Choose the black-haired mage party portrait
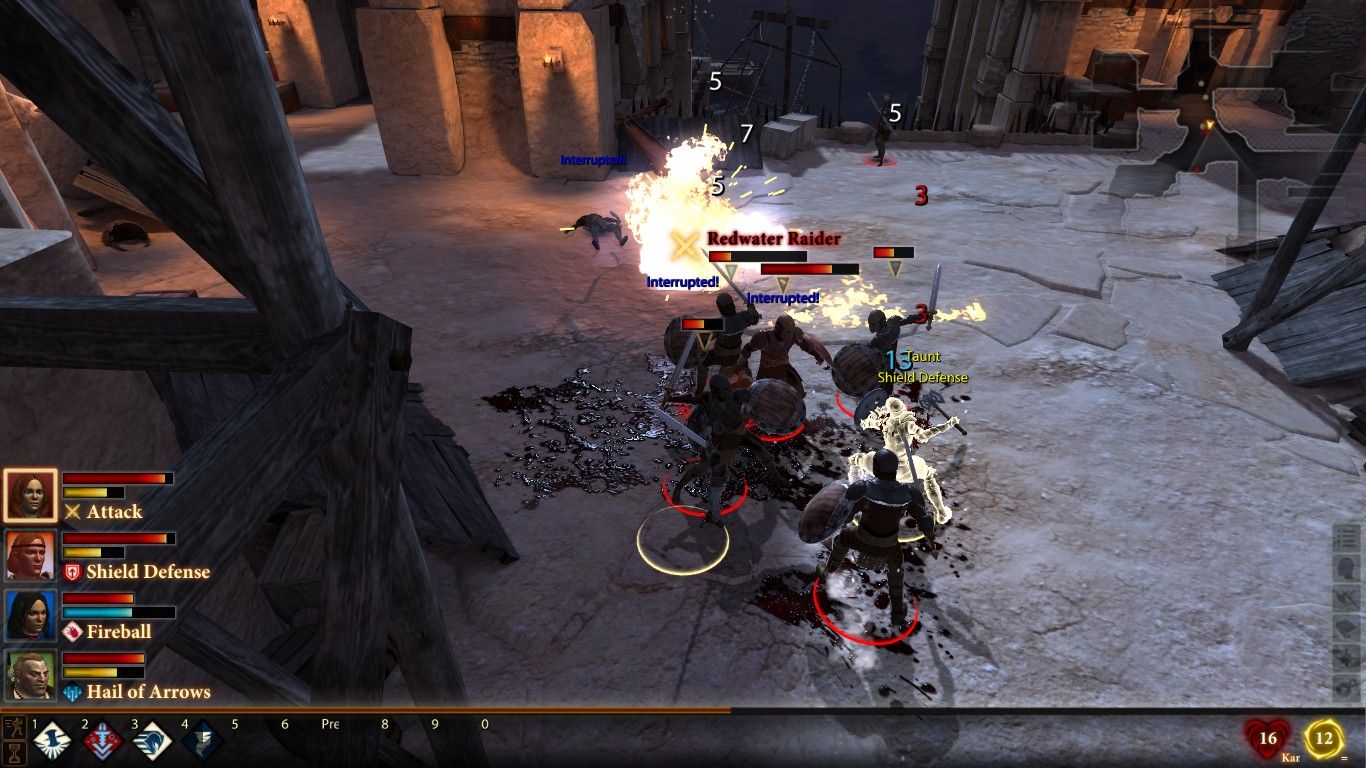The height and width of the screenshot is (768, 1366). coord(30,616)
